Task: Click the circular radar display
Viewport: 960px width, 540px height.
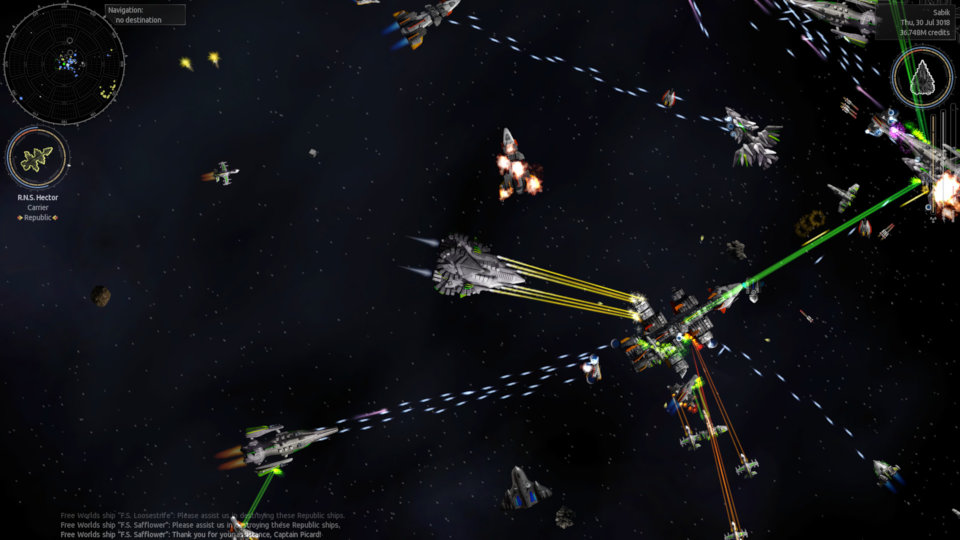Action: pos(64,62)
